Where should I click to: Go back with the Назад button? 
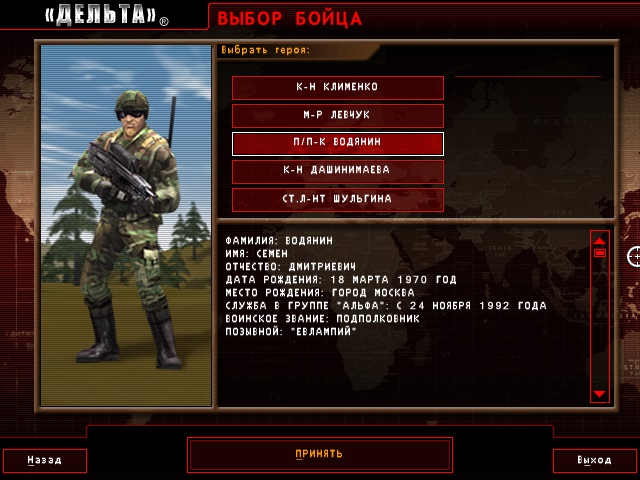(x=44, y=461)
